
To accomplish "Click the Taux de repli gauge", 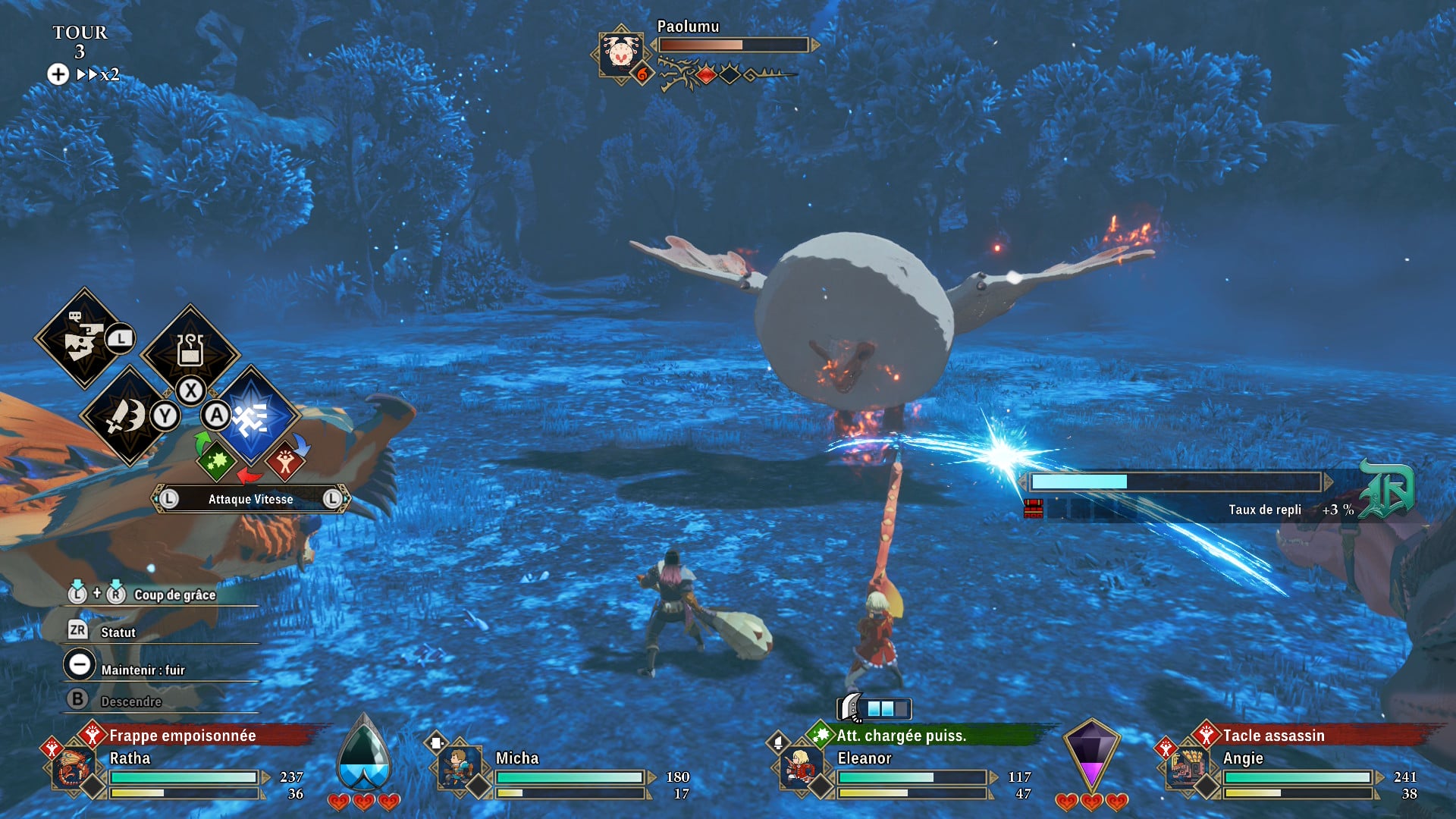I will pos(1175,482).
